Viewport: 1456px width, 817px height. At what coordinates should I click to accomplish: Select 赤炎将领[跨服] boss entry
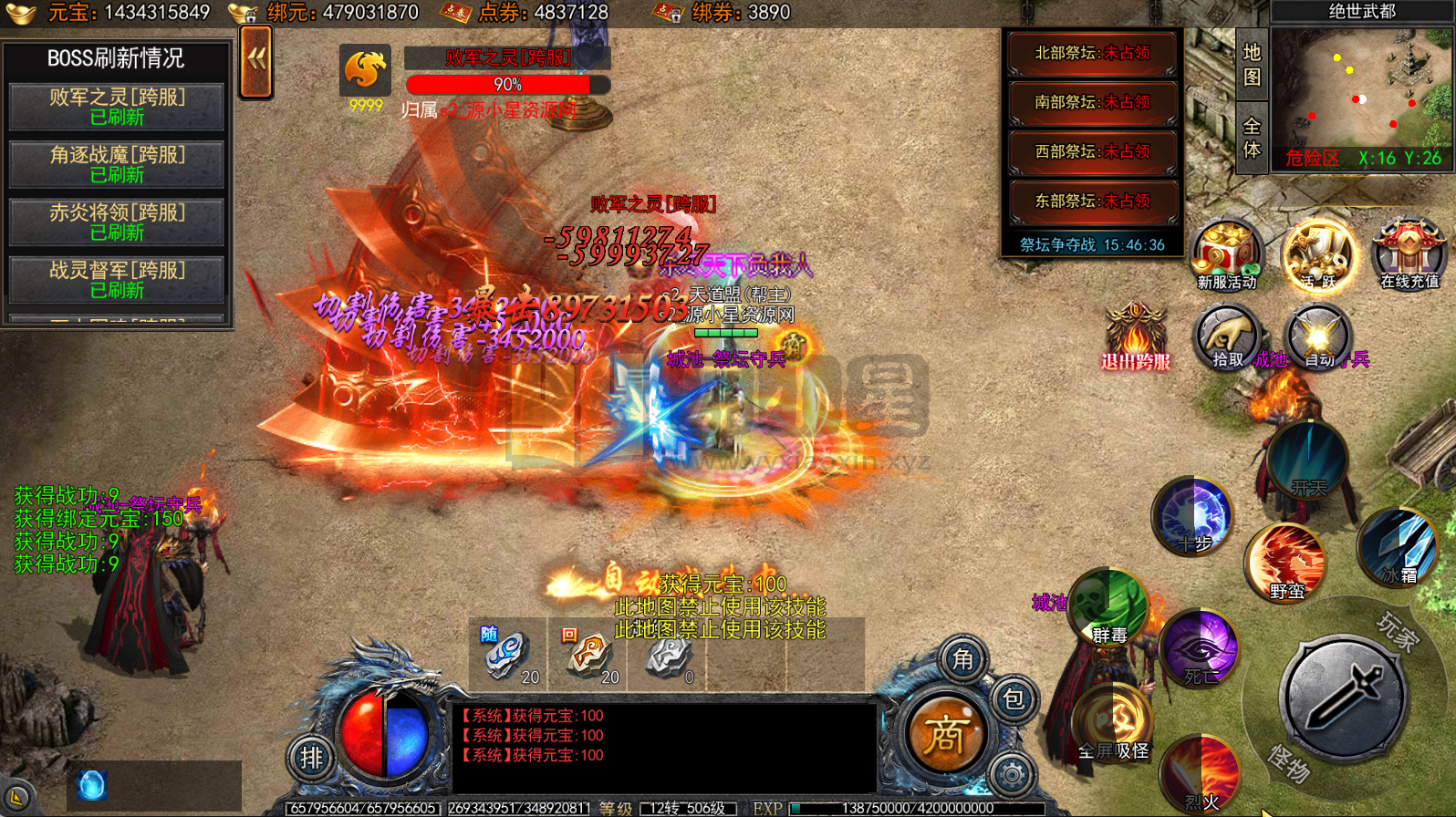pyautogui.click(x=117, y=222)
